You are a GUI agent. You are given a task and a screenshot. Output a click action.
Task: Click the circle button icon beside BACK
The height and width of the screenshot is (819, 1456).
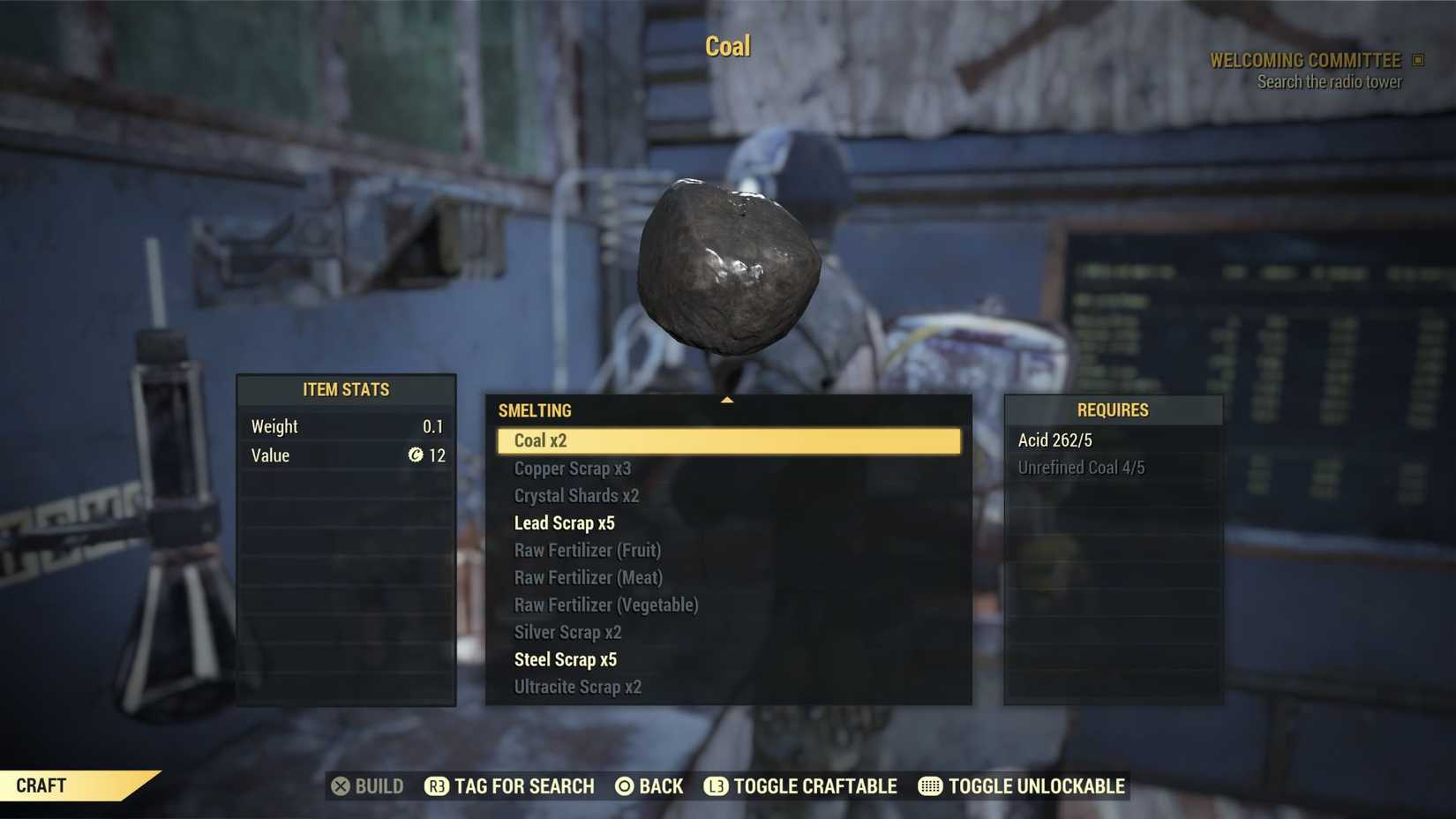pos(623,785)
